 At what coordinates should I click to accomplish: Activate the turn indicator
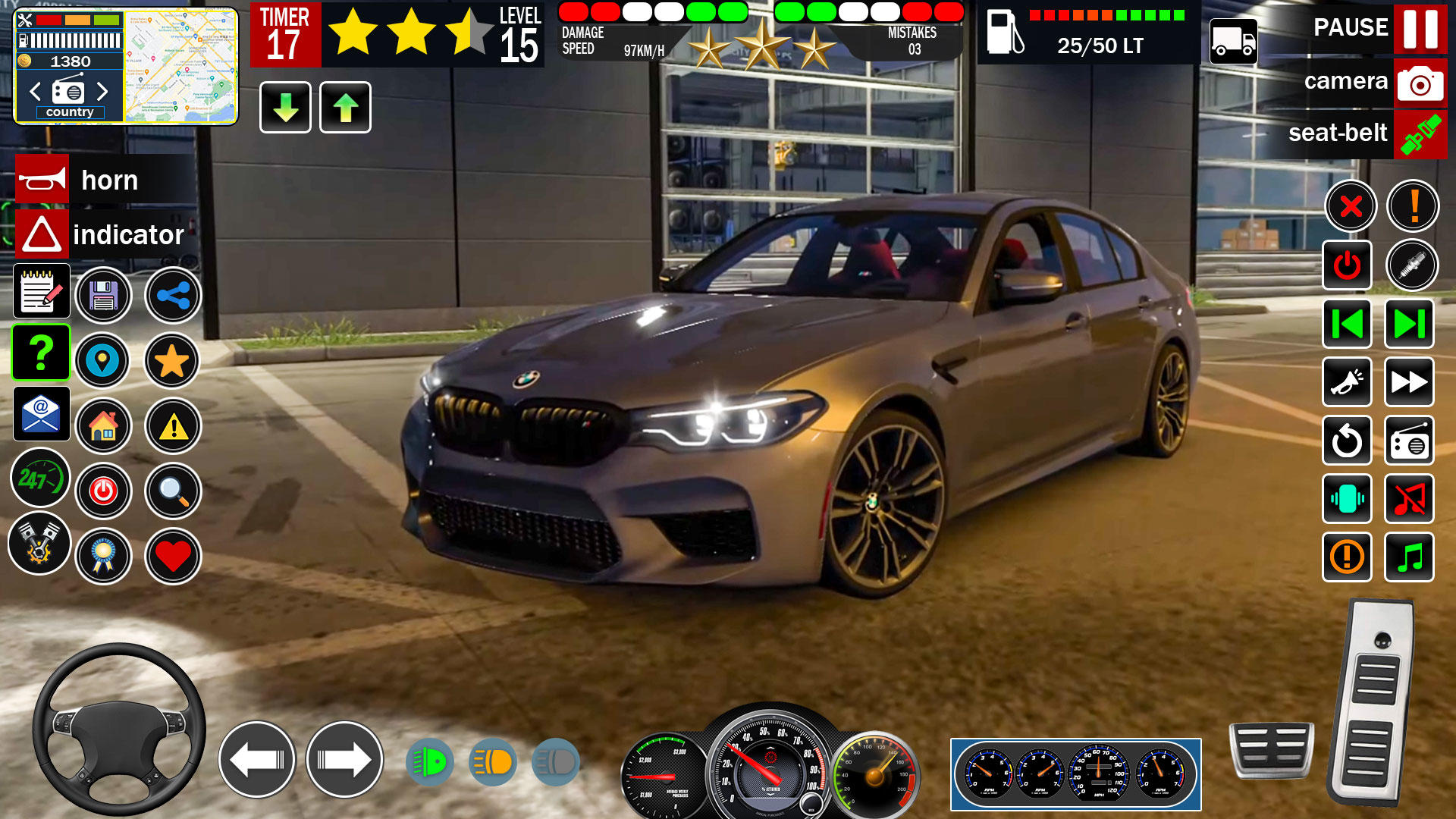click(42, 233)
